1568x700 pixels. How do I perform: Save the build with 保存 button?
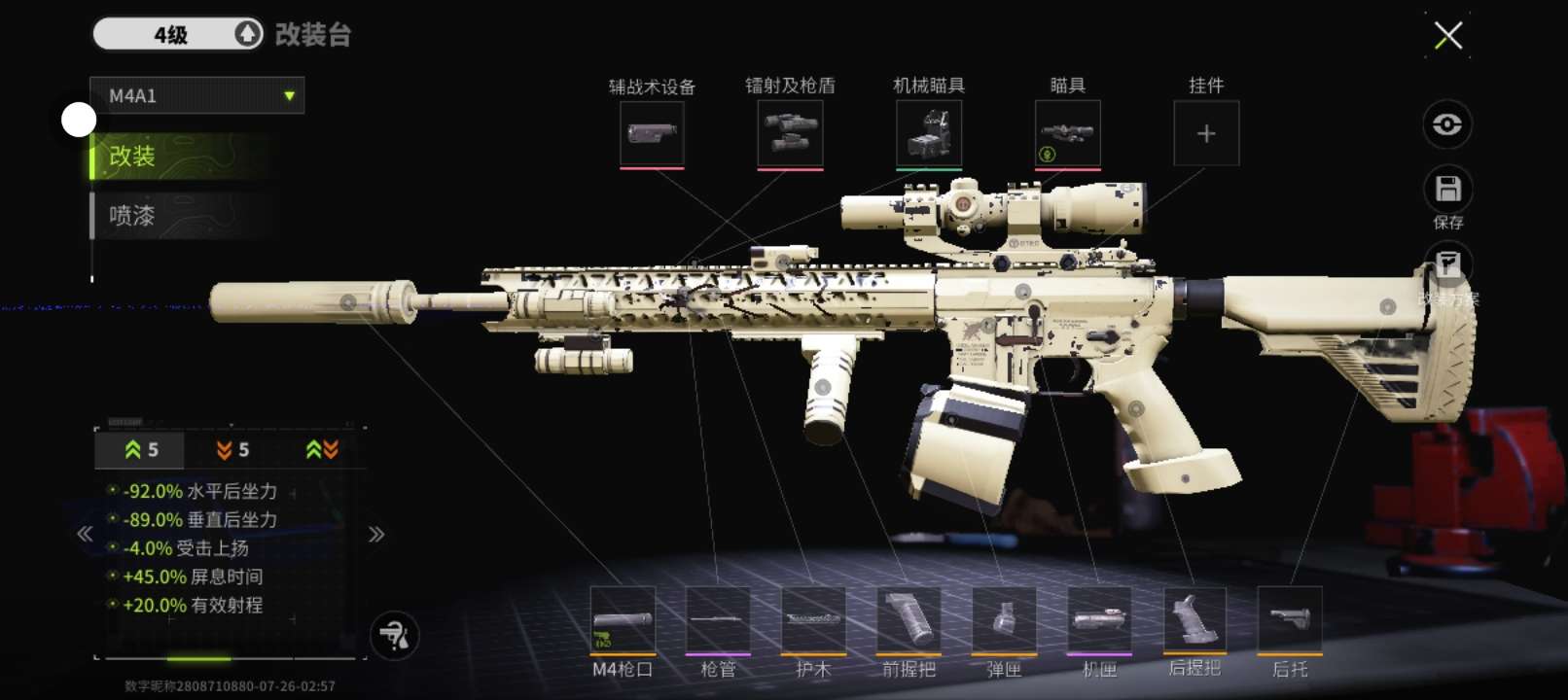click(x=1447, y=191)
